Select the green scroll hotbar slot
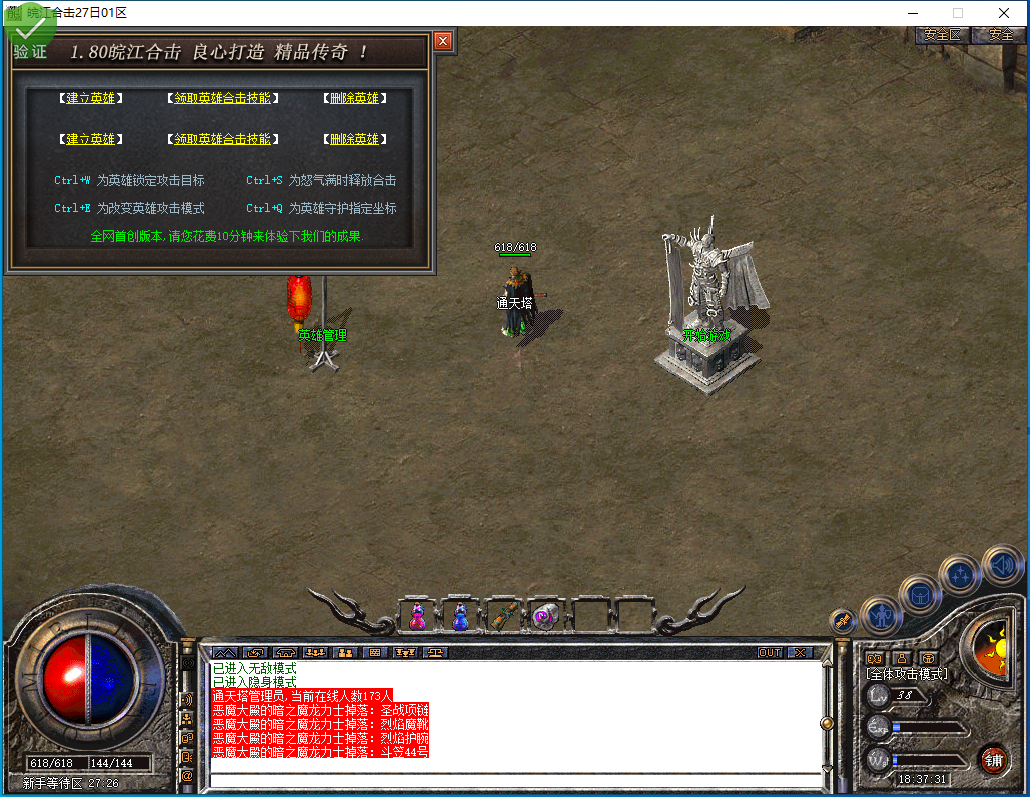 pyautogui.click(x=503, y=616)
